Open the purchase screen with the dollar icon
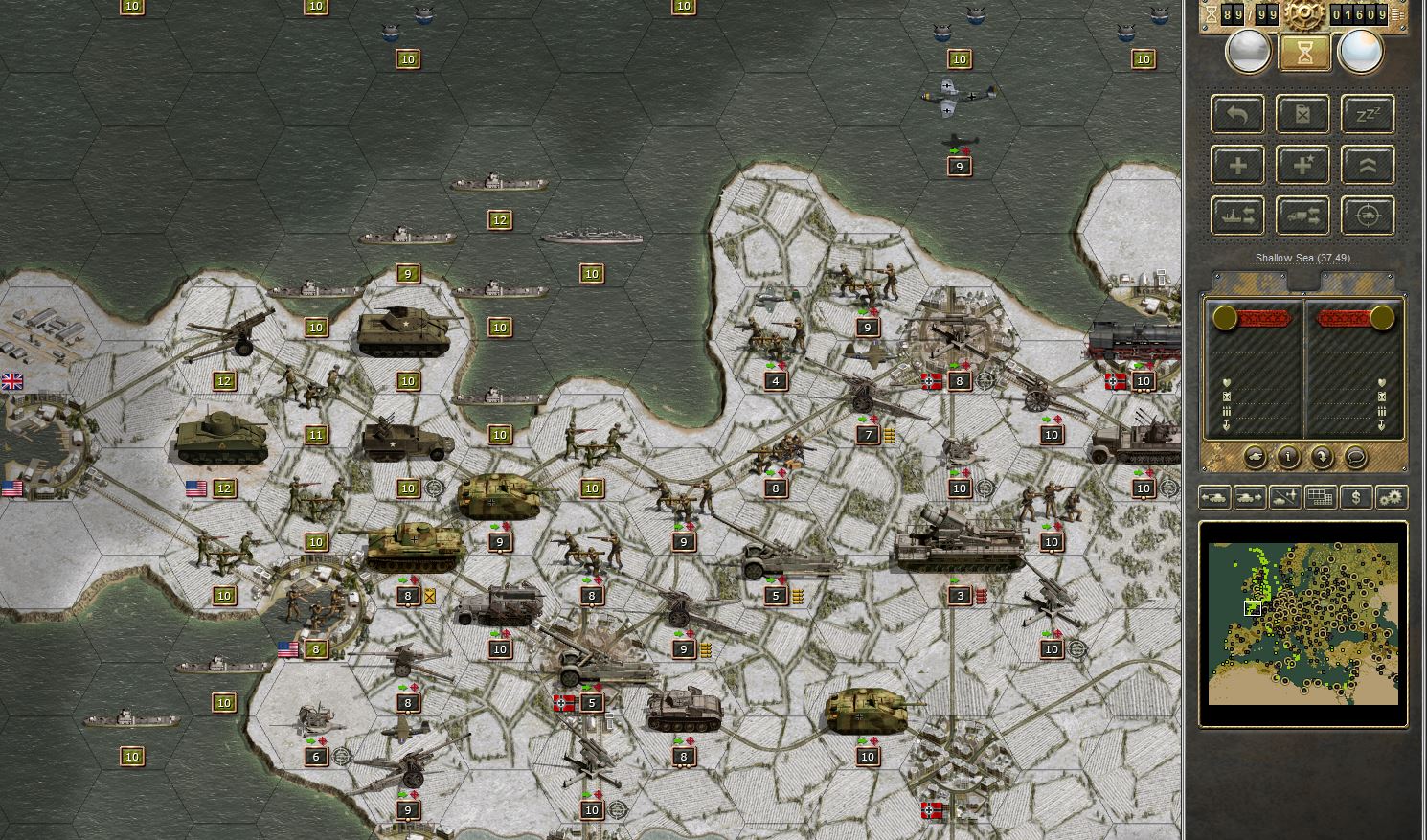The width and height of the screenshot is (1427, 840). 1355,497
